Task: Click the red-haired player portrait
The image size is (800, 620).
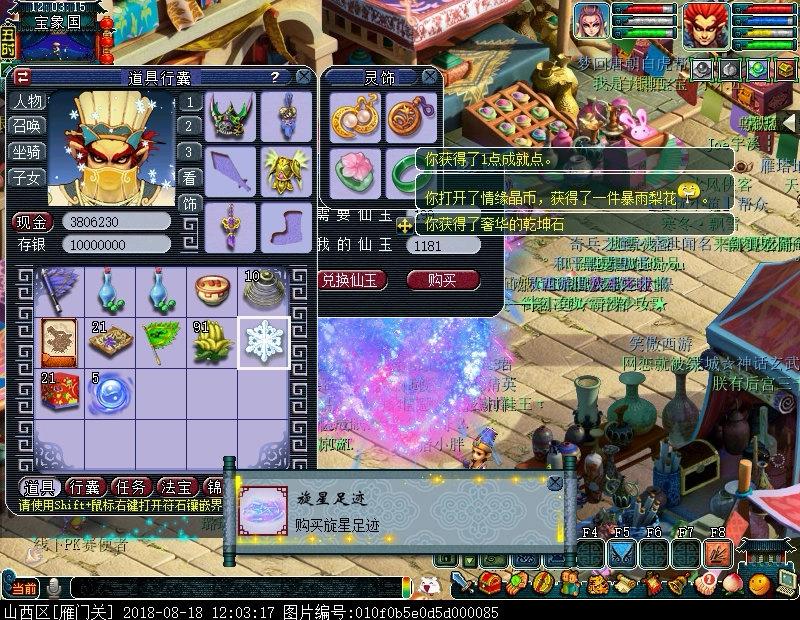Action: click(706, 22)
